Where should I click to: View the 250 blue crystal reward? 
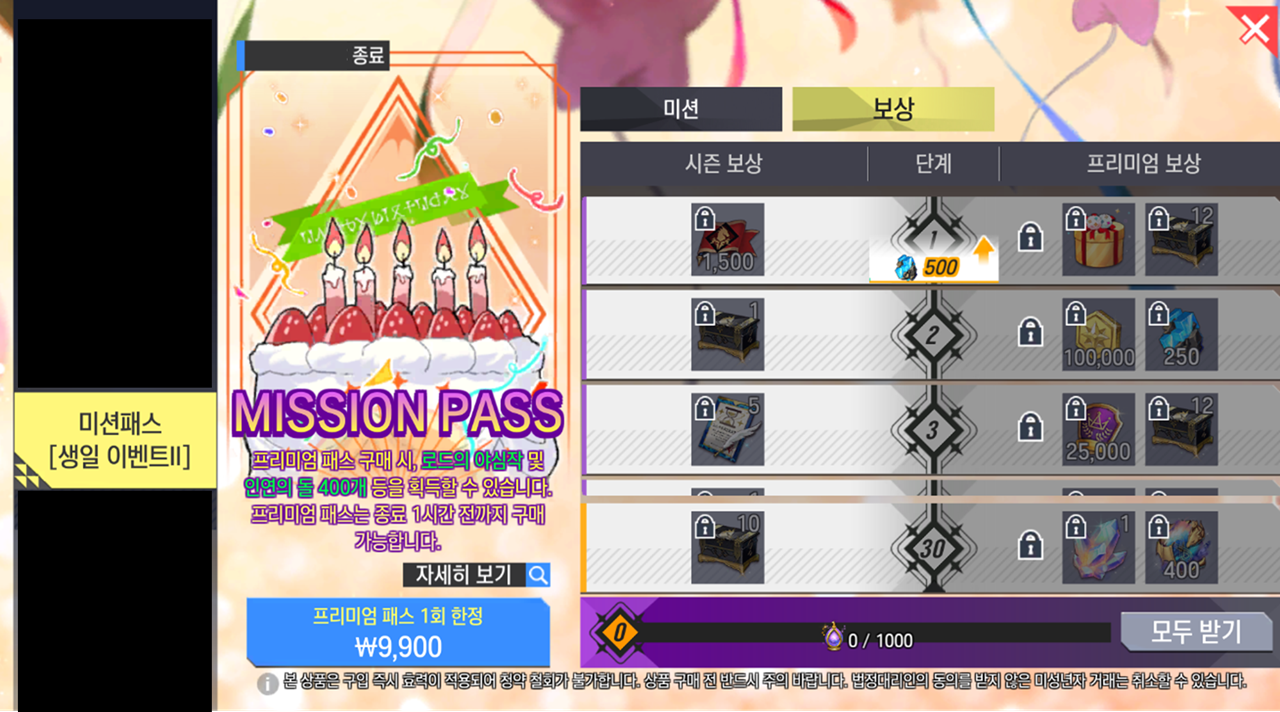(x=1181, y=334)
